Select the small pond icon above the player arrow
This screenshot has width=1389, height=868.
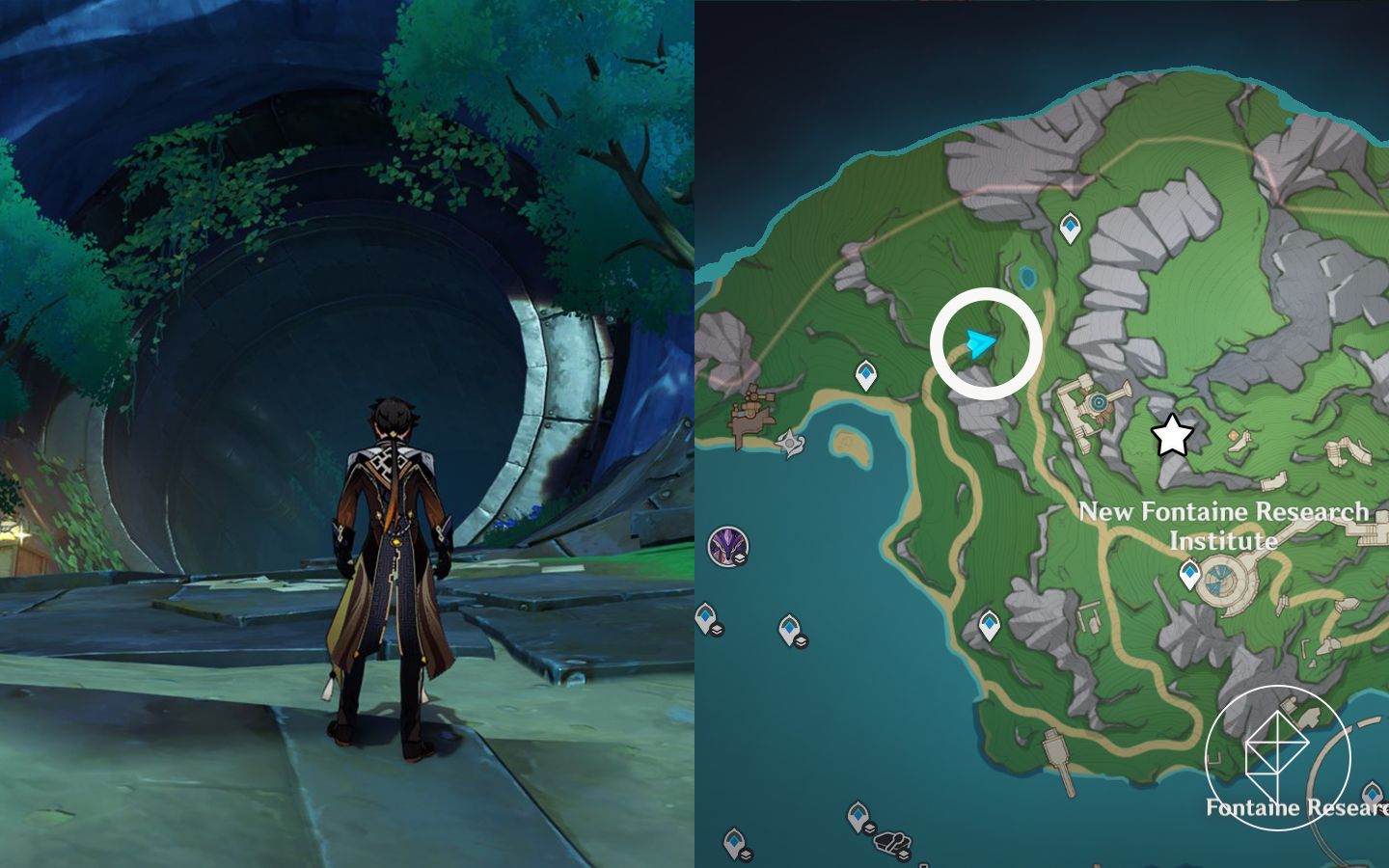pyautogui.click(x=1027, y=278)
